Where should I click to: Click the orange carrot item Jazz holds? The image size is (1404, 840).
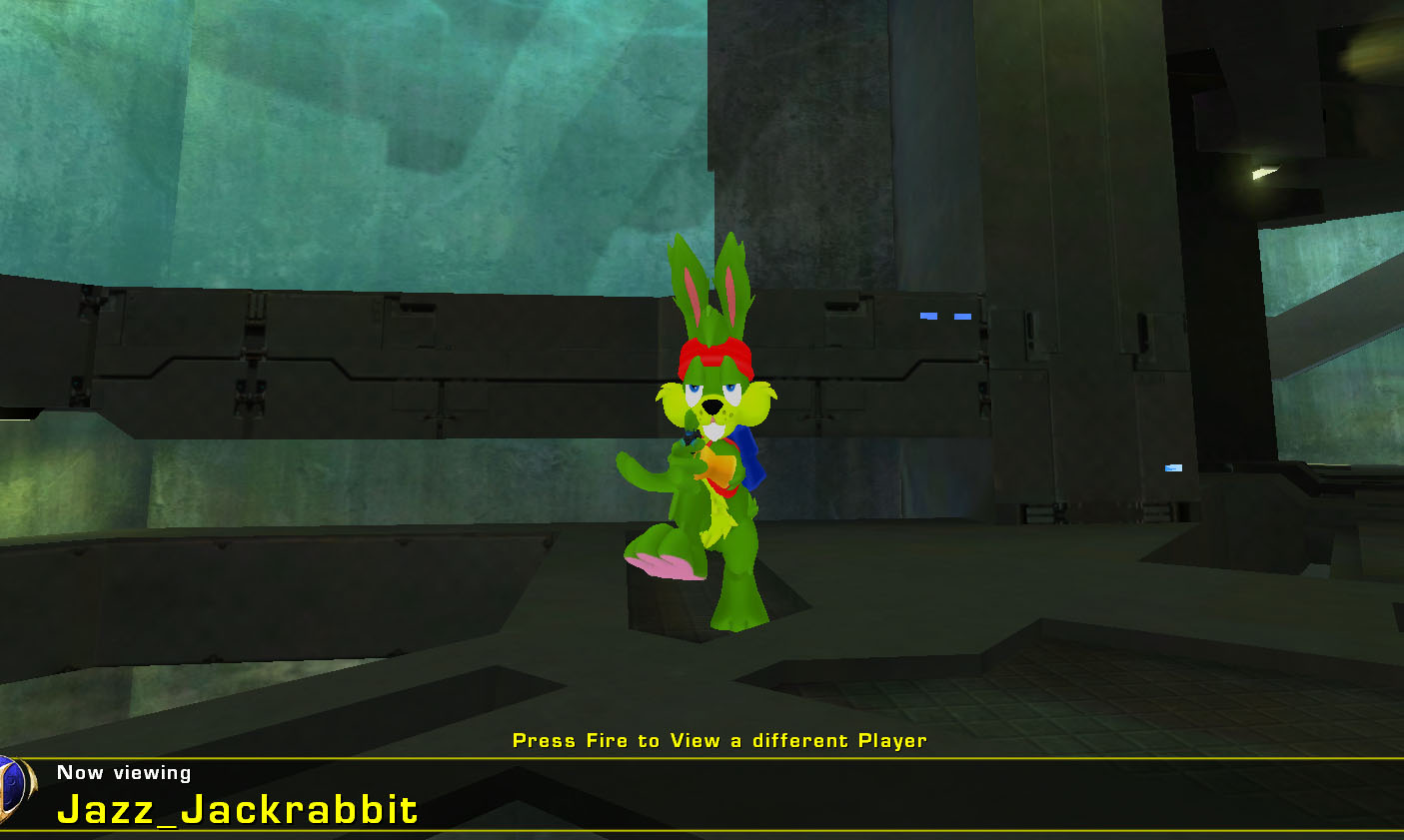[x=721, y=466]
